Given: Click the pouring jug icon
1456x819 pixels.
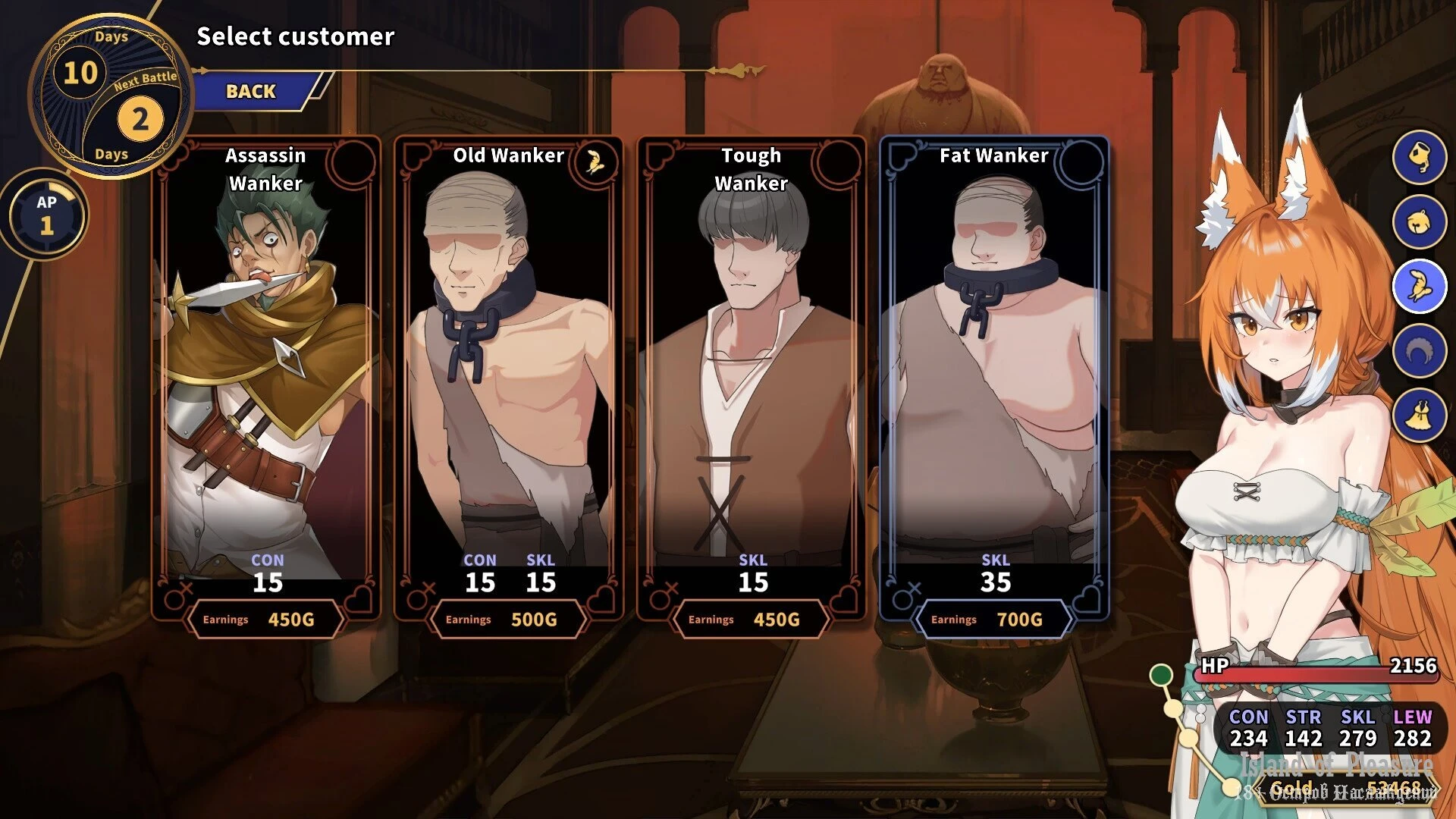Looking at the screenshot, I should point(1419,157).
